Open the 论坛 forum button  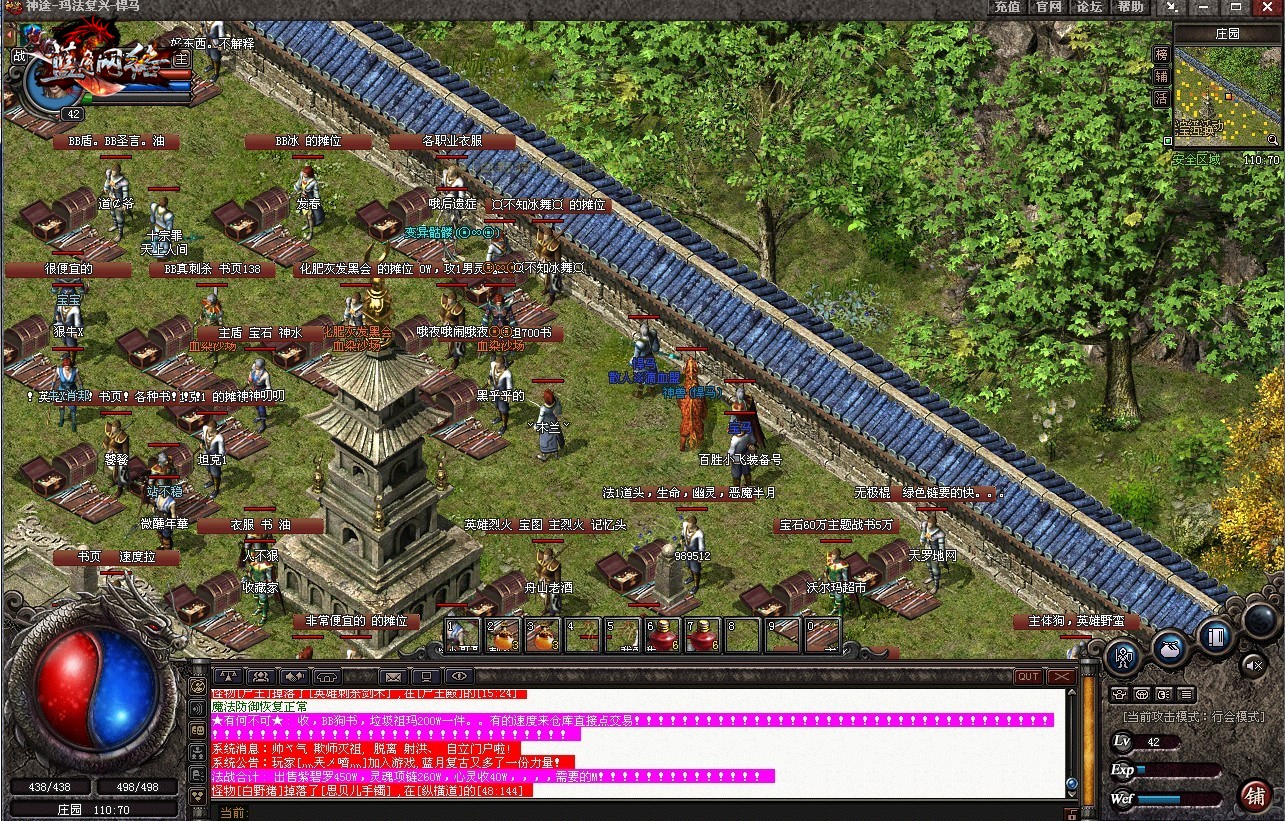tap(1089, 7)
